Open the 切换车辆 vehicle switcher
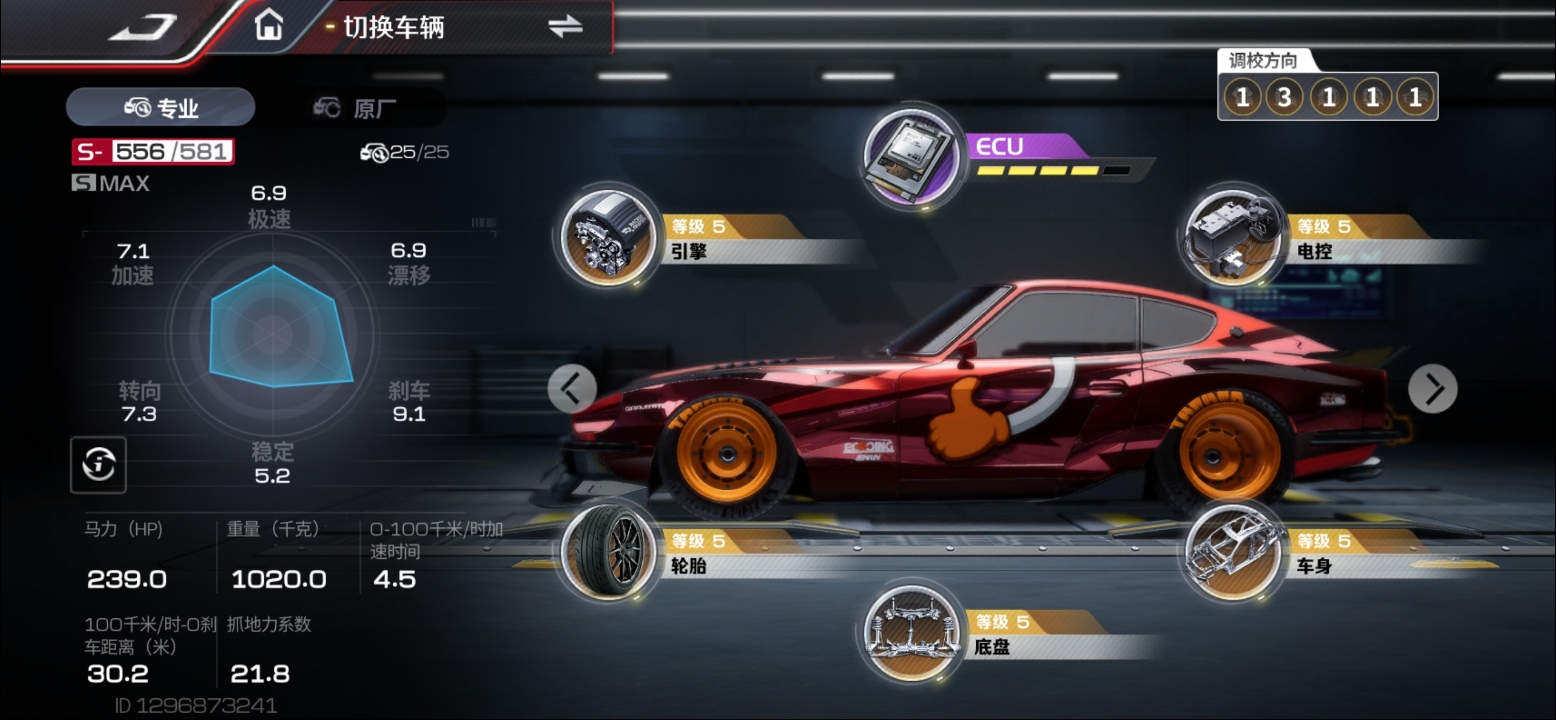 pos(565,27)
